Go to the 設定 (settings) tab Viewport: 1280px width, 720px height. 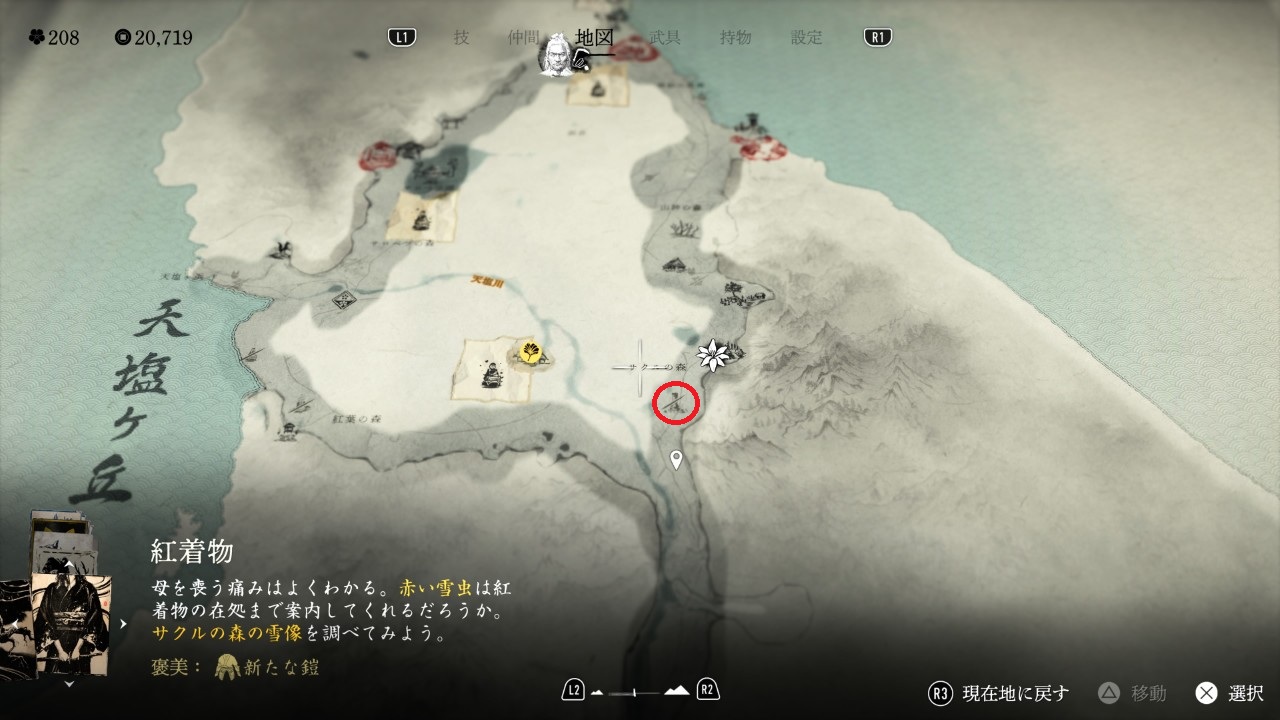[806, 37]
